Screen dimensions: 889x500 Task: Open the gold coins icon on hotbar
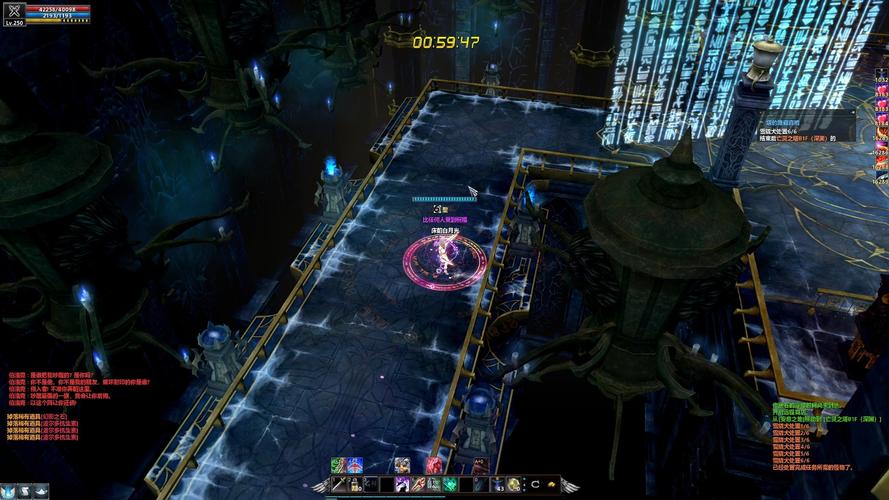(551, 484)
